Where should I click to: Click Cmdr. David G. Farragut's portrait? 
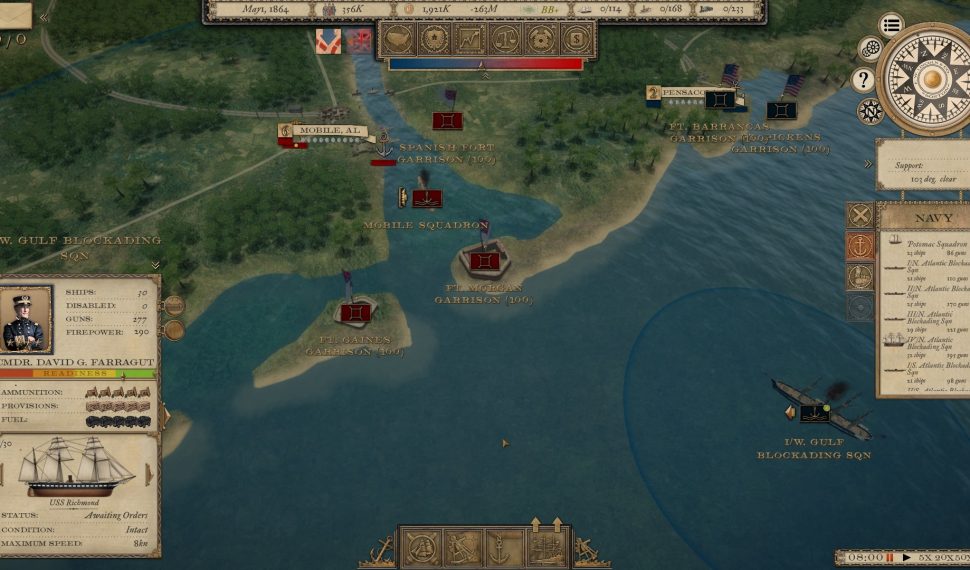tap(26, 320)
